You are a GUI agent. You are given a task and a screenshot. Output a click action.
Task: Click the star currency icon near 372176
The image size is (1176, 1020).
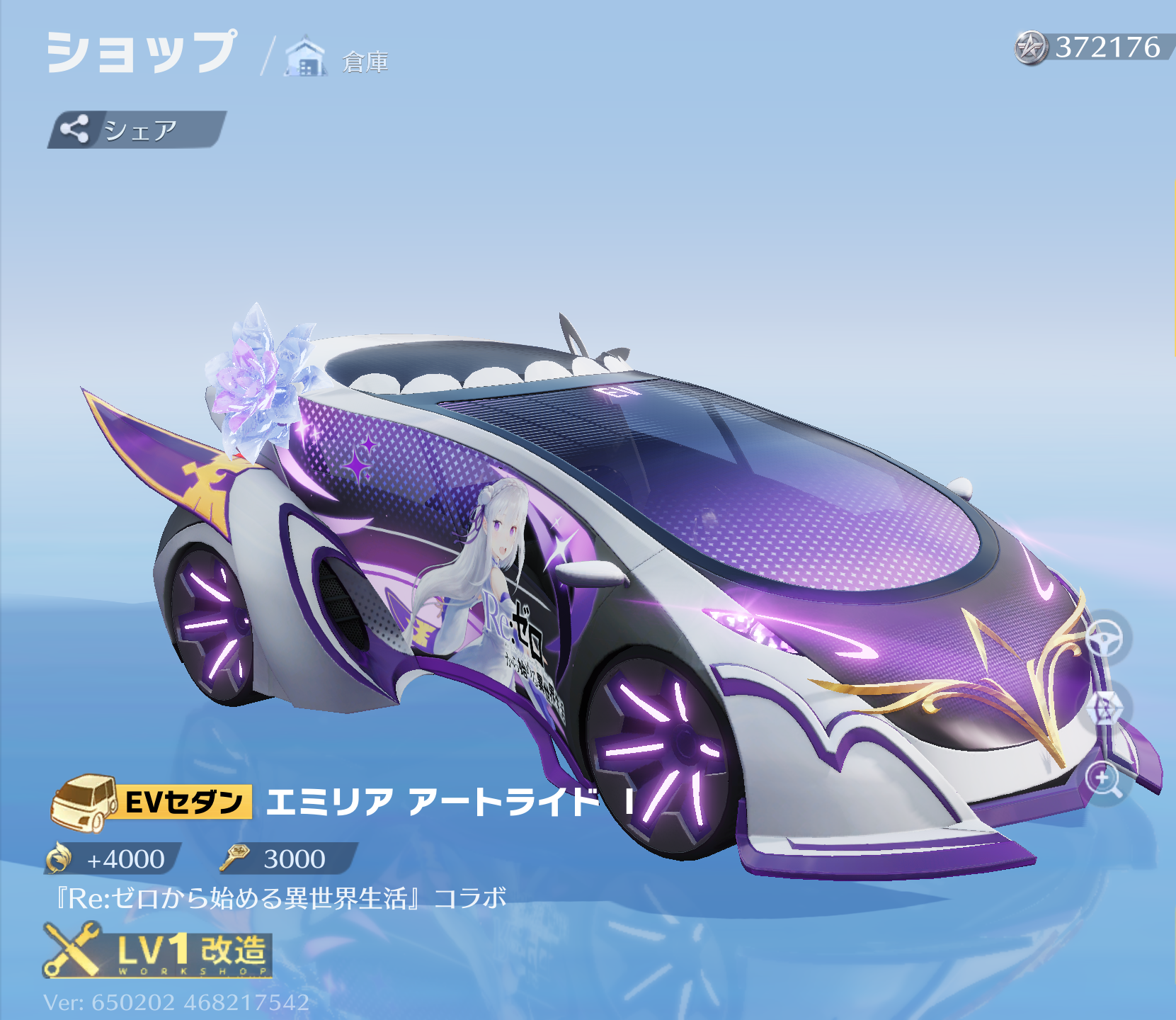click(x=1032, y=48)
